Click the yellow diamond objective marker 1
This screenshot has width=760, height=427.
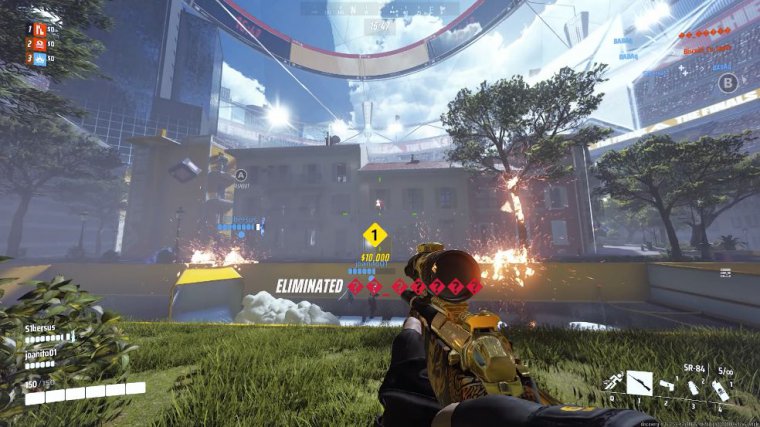click(374, 236)
